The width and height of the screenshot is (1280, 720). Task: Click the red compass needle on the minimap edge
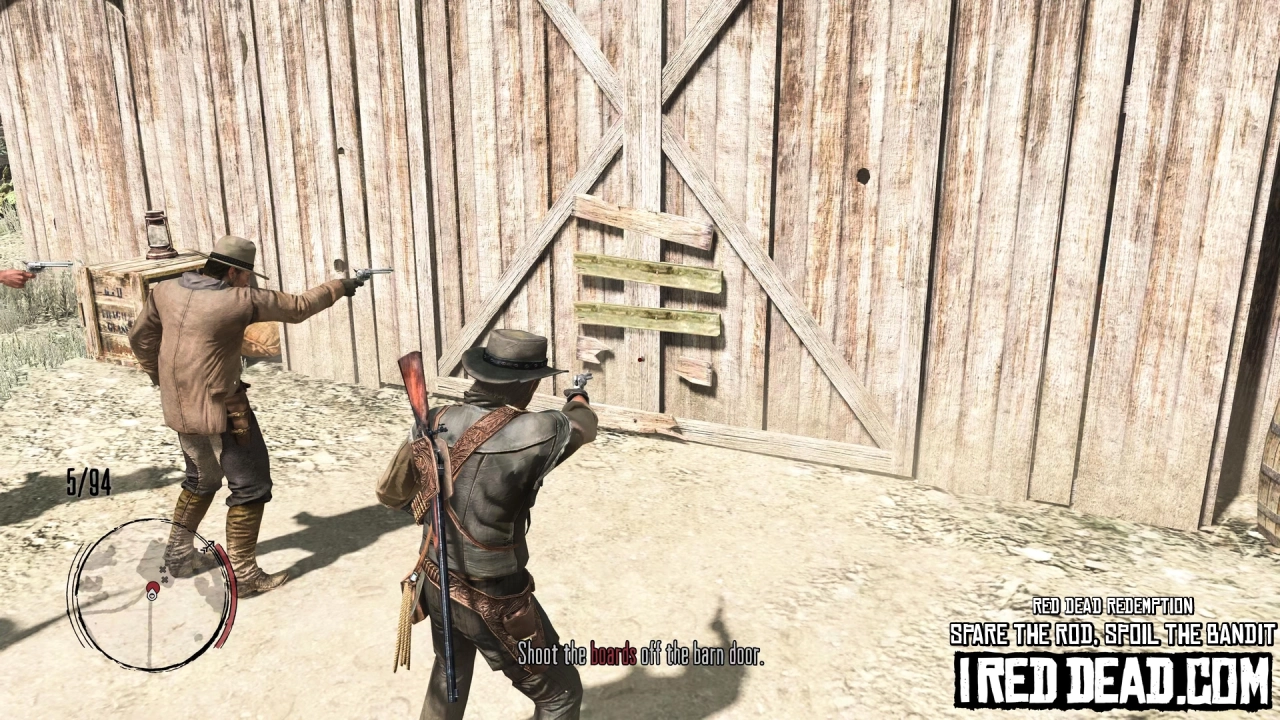[x=207, y=545]
